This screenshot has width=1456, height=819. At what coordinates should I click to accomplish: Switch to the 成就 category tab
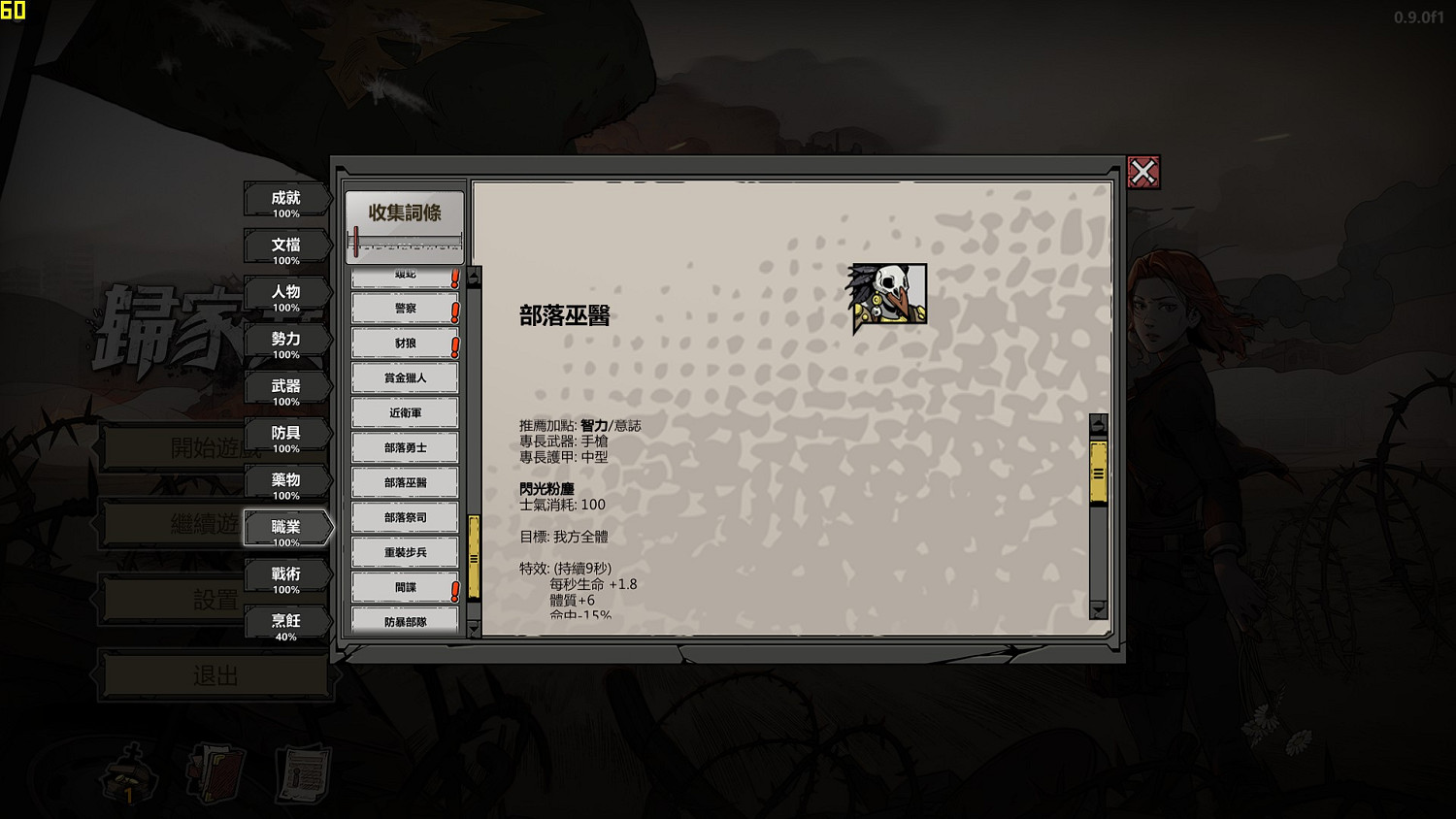point(286,198)
